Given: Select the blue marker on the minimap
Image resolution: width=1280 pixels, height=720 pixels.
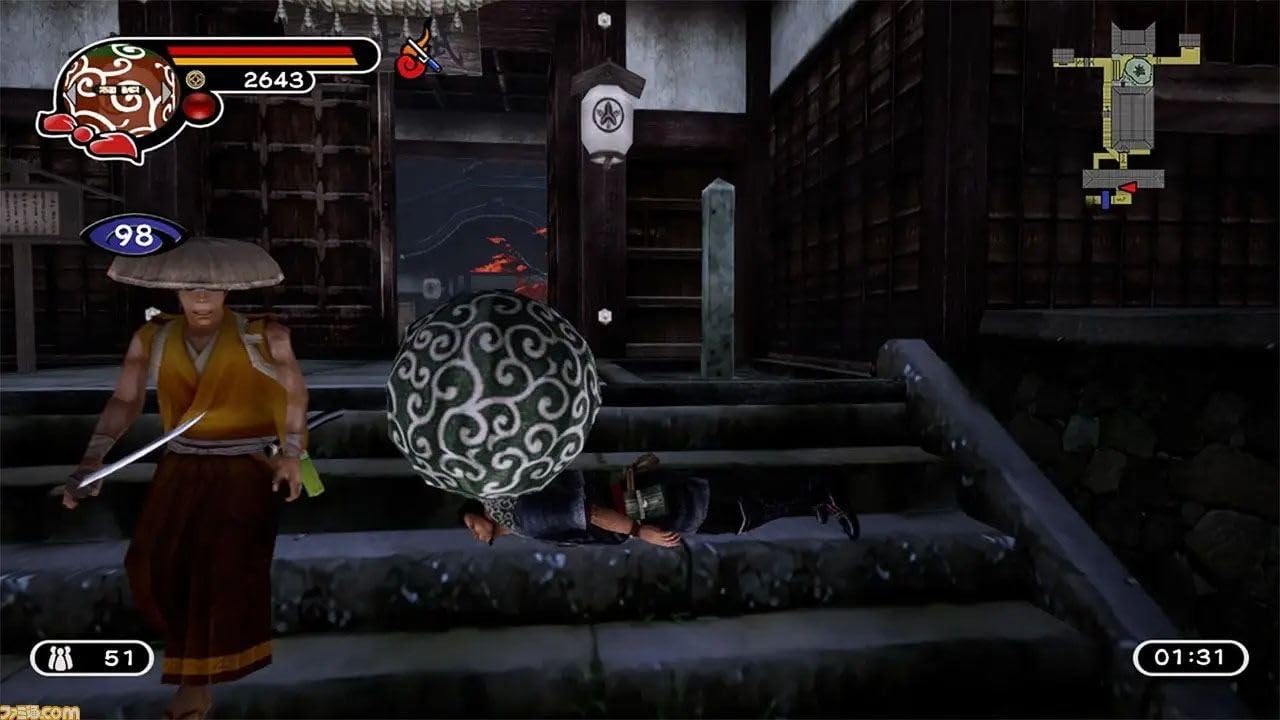Looking at the screenshot, I should [1106, 200].
